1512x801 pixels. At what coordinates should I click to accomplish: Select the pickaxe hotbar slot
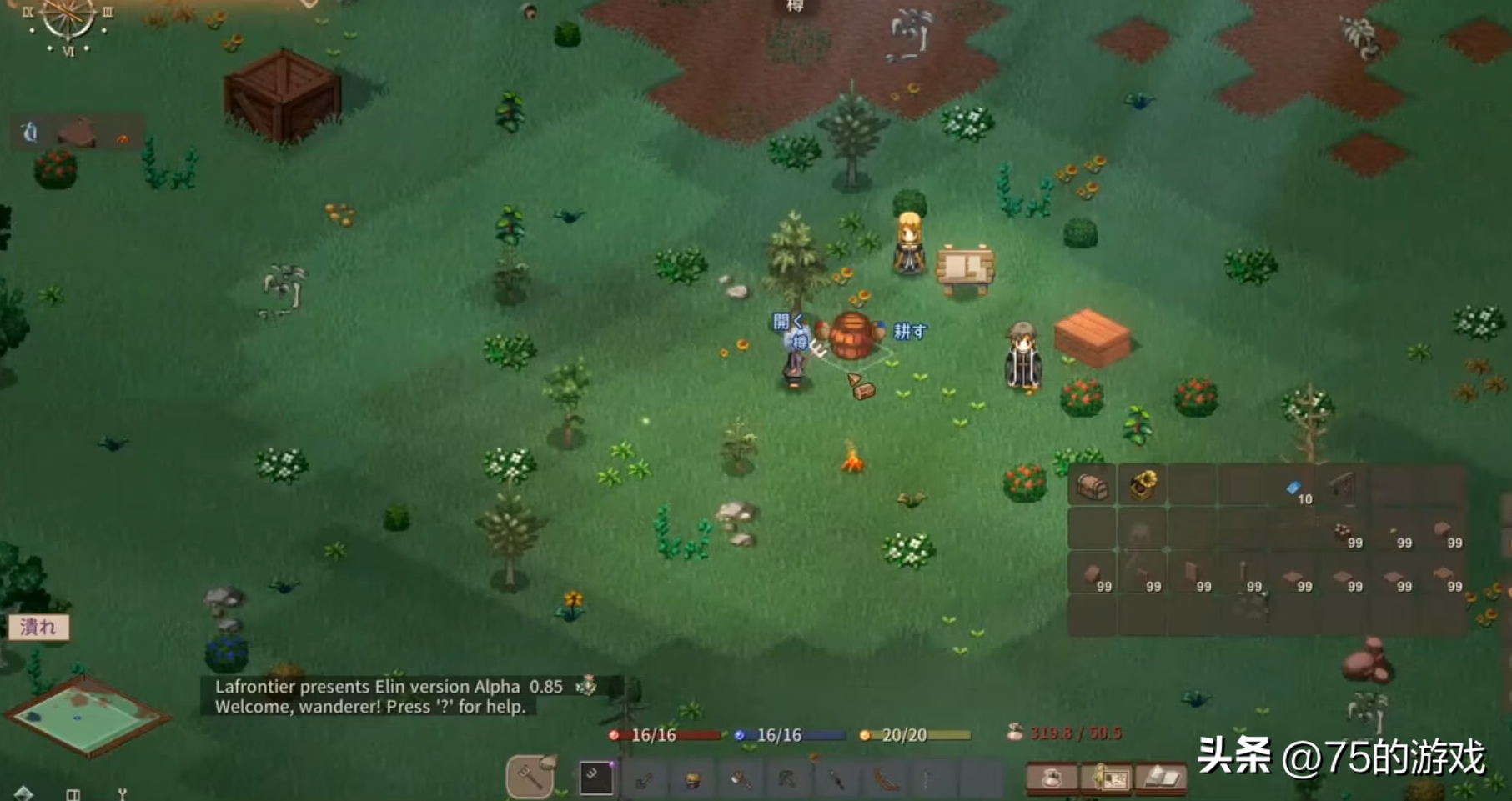tap(786, 780)
